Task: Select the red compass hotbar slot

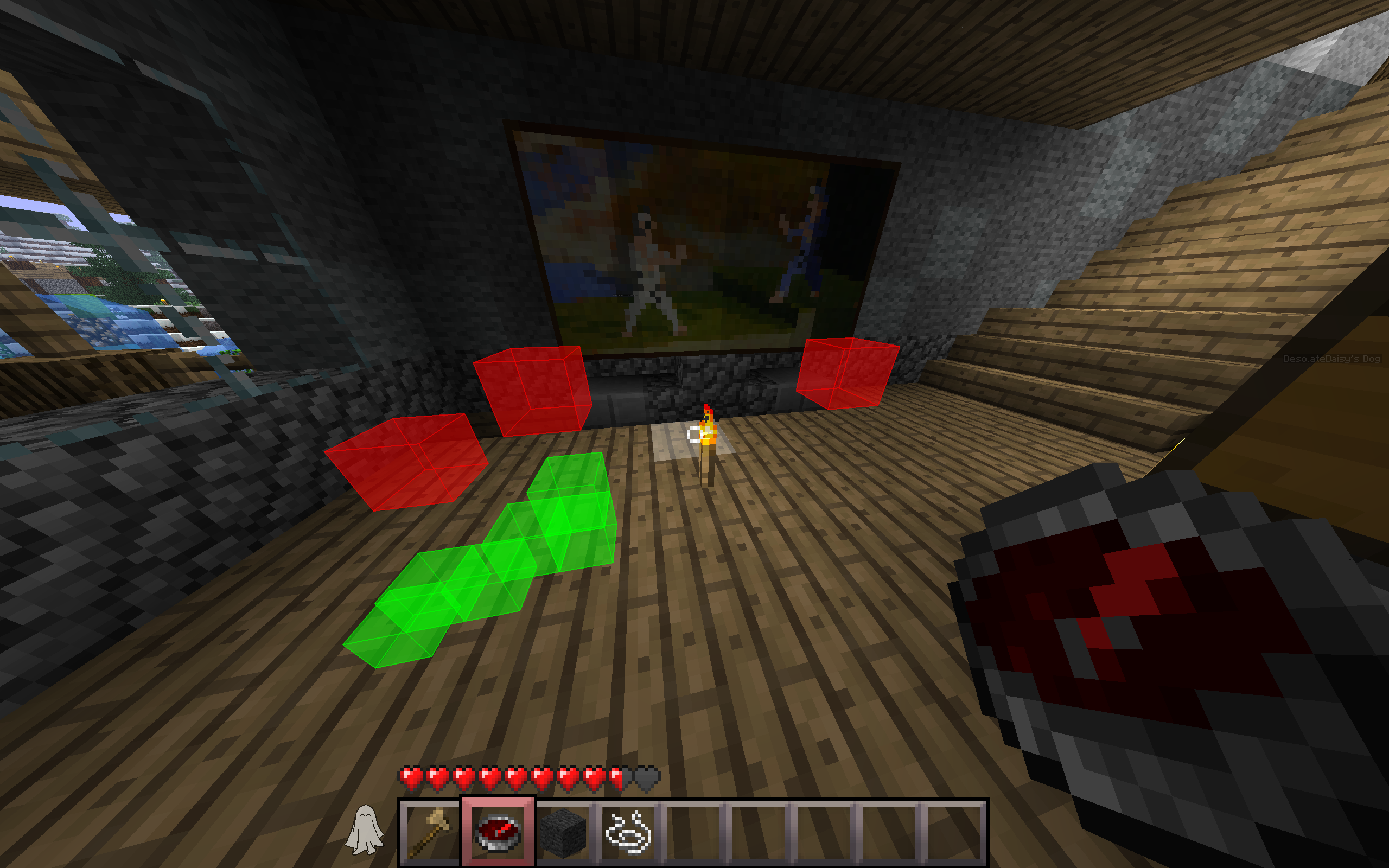Action: pos(498,832)
